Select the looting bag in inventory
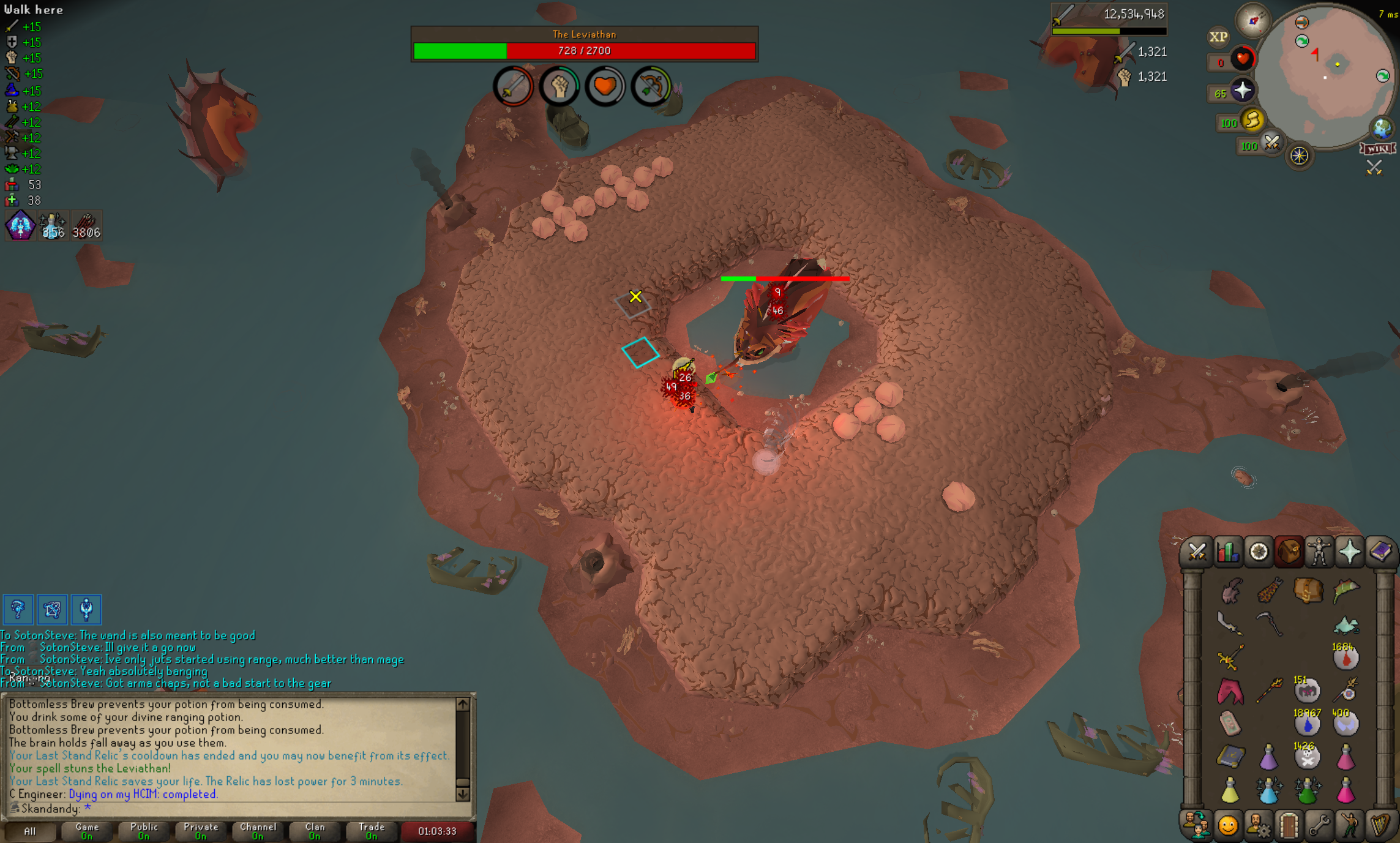This screenshot has height=843, width=1400. coord(1307,591)
